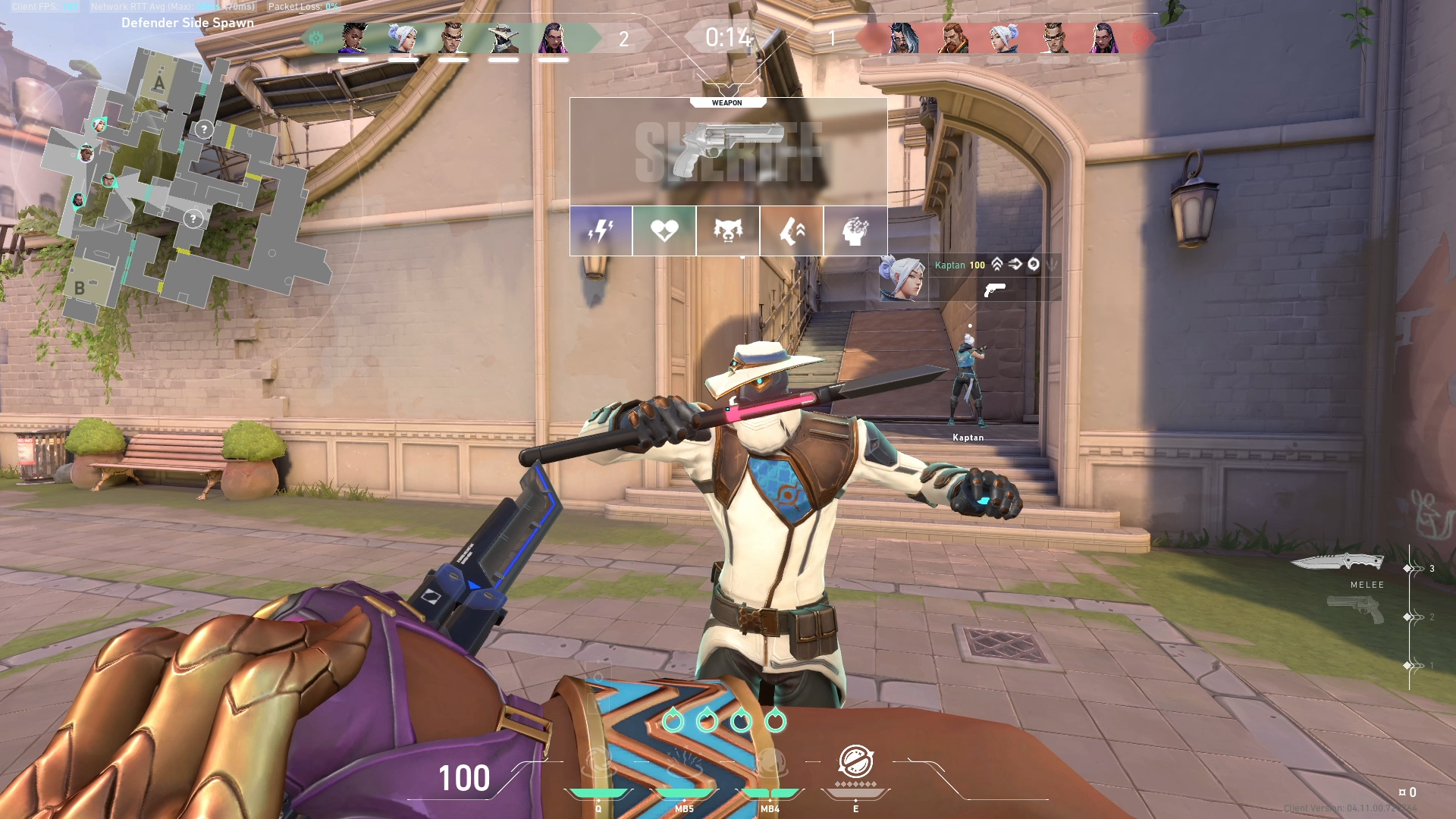Select the gun with arrows upgrade
This screenshot has width=1456, height=819.
click(792, 231)
